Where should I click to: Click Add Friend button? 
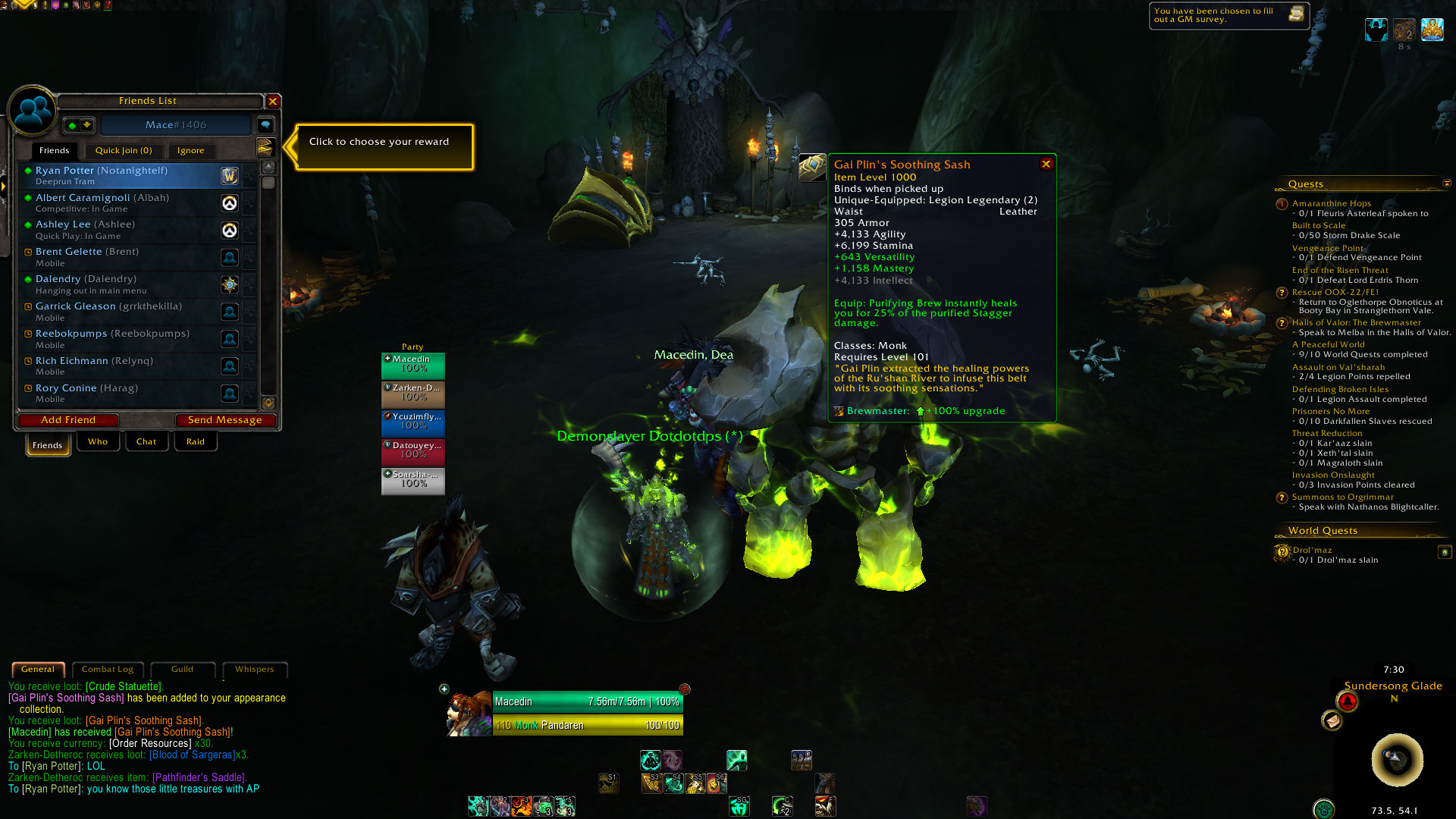click(68, 420)
